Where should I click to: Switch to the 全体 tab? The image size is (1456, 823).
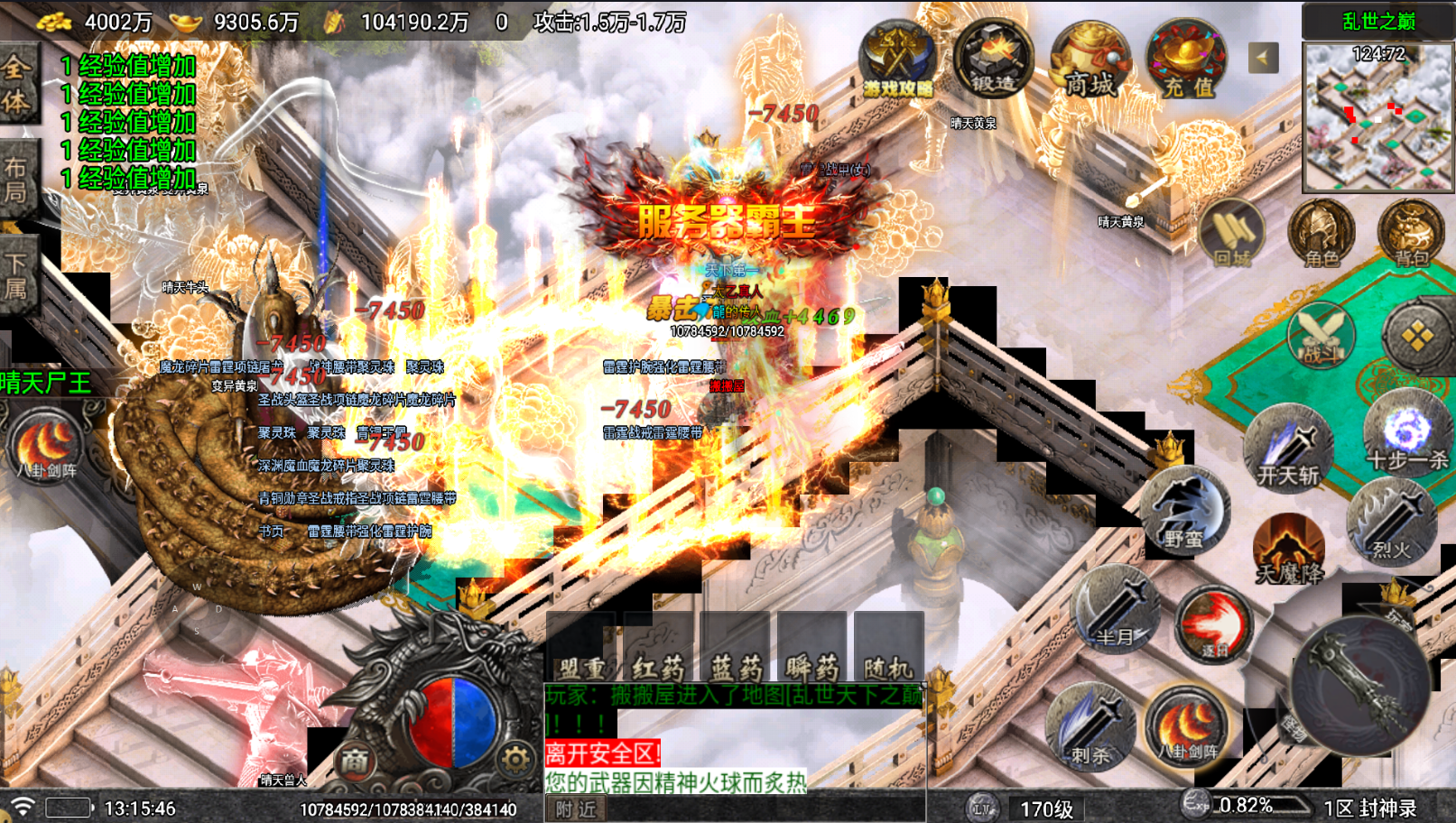pos(16,83)
